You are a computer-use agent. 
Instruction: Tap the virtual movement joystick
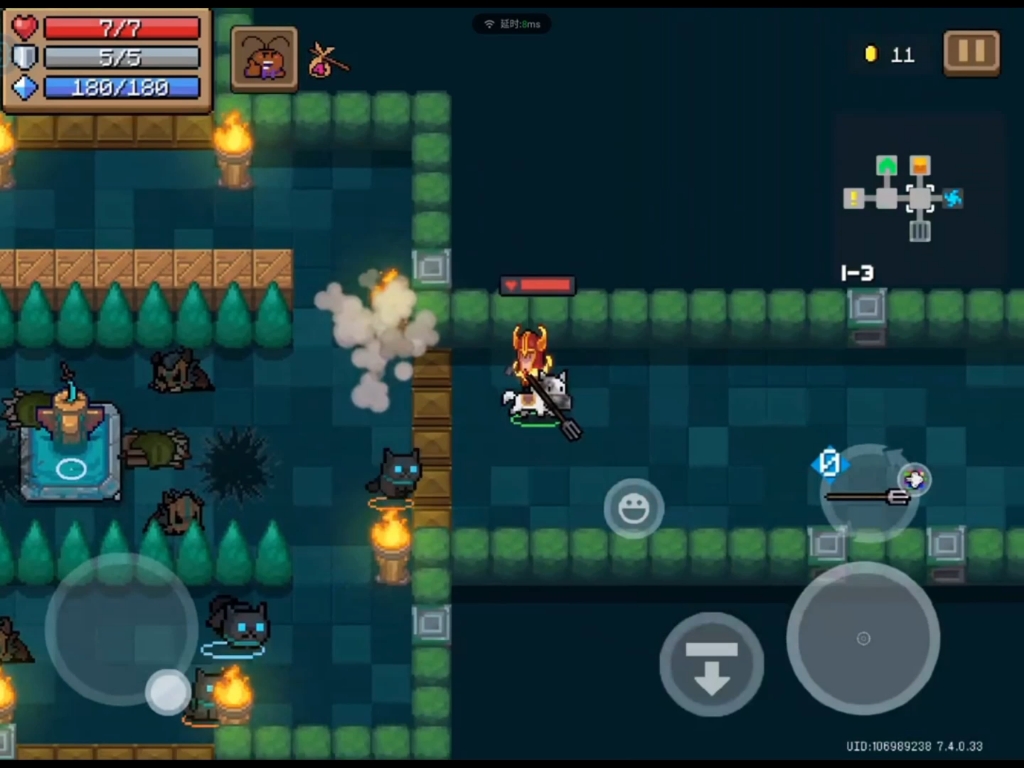pos(121,629)
